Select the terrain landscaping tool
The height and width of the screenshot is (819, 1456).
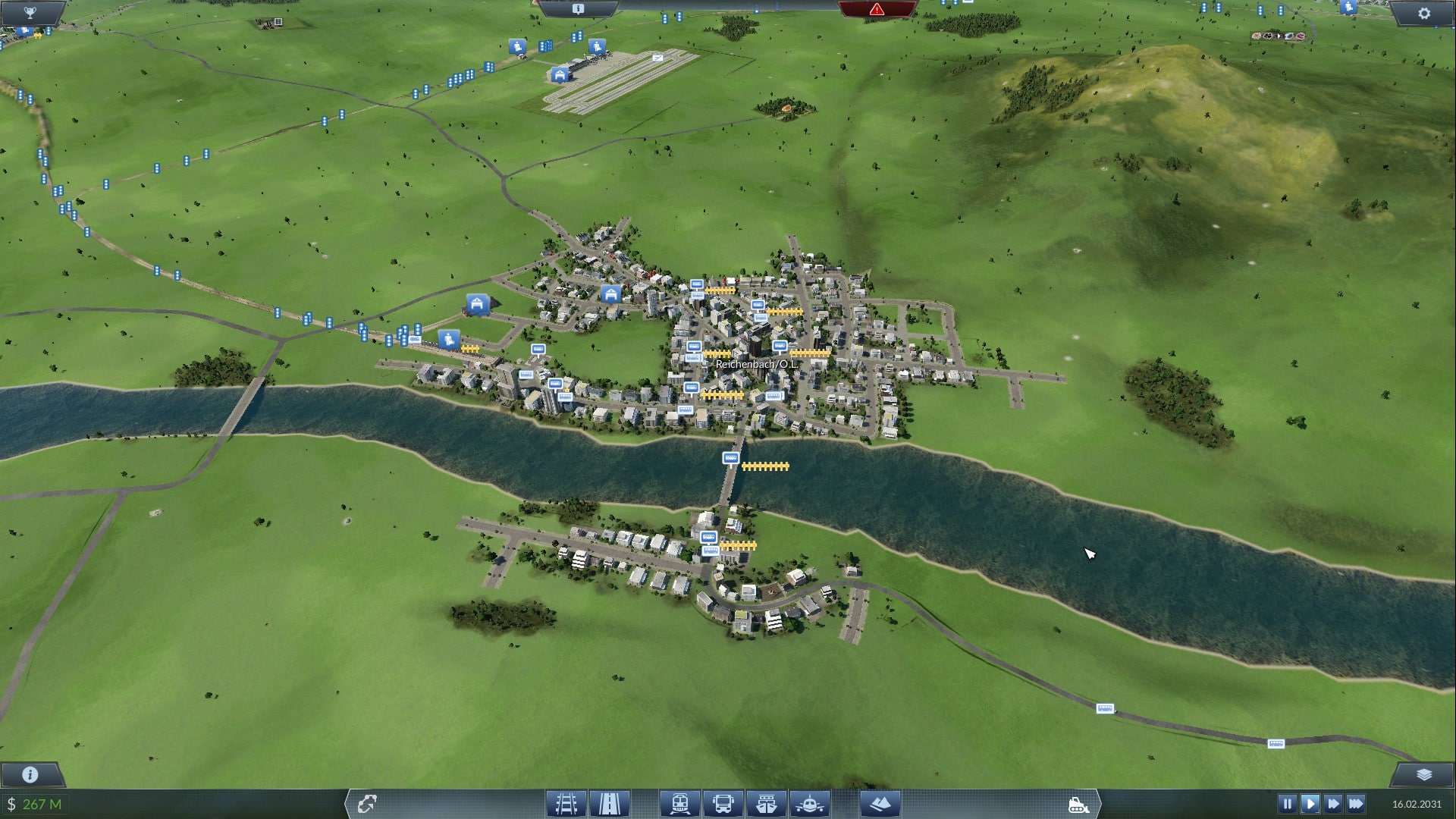point(880,804)
